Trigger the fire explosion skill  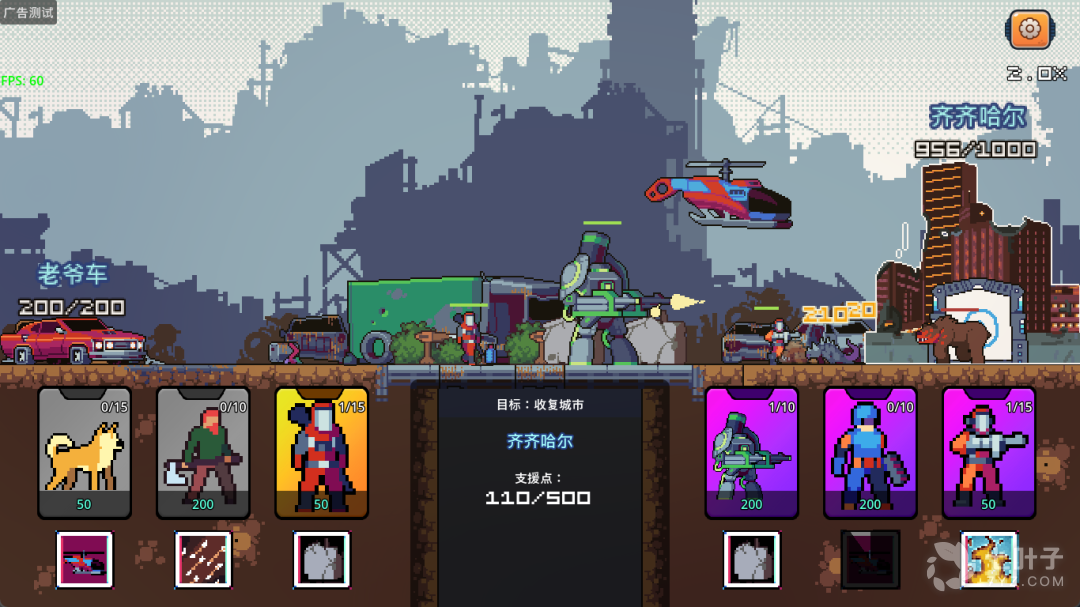[989, 559]
